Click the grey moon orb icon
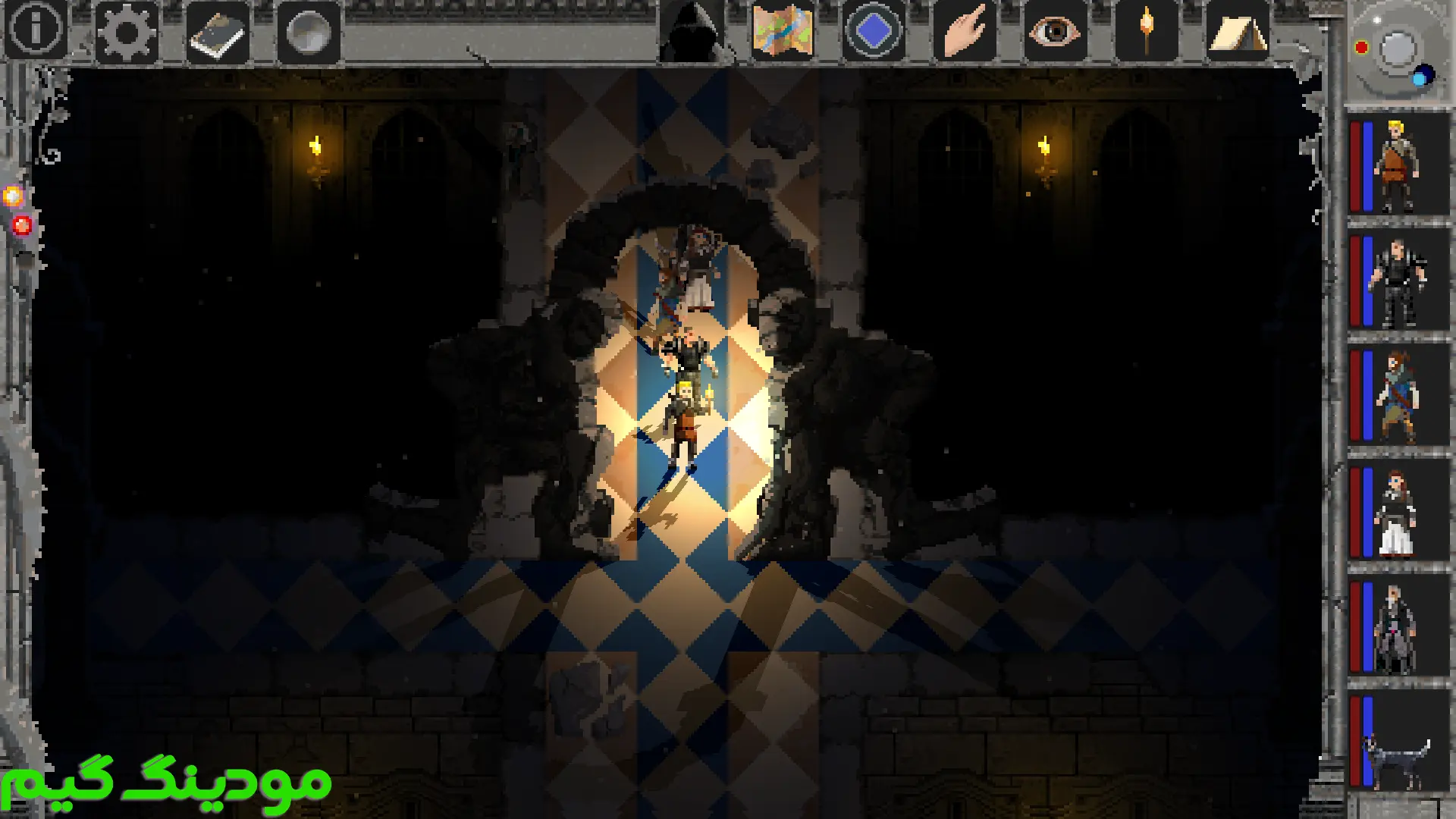The height and width of the screenshot is (819, 1456). (x=309, y=33)
